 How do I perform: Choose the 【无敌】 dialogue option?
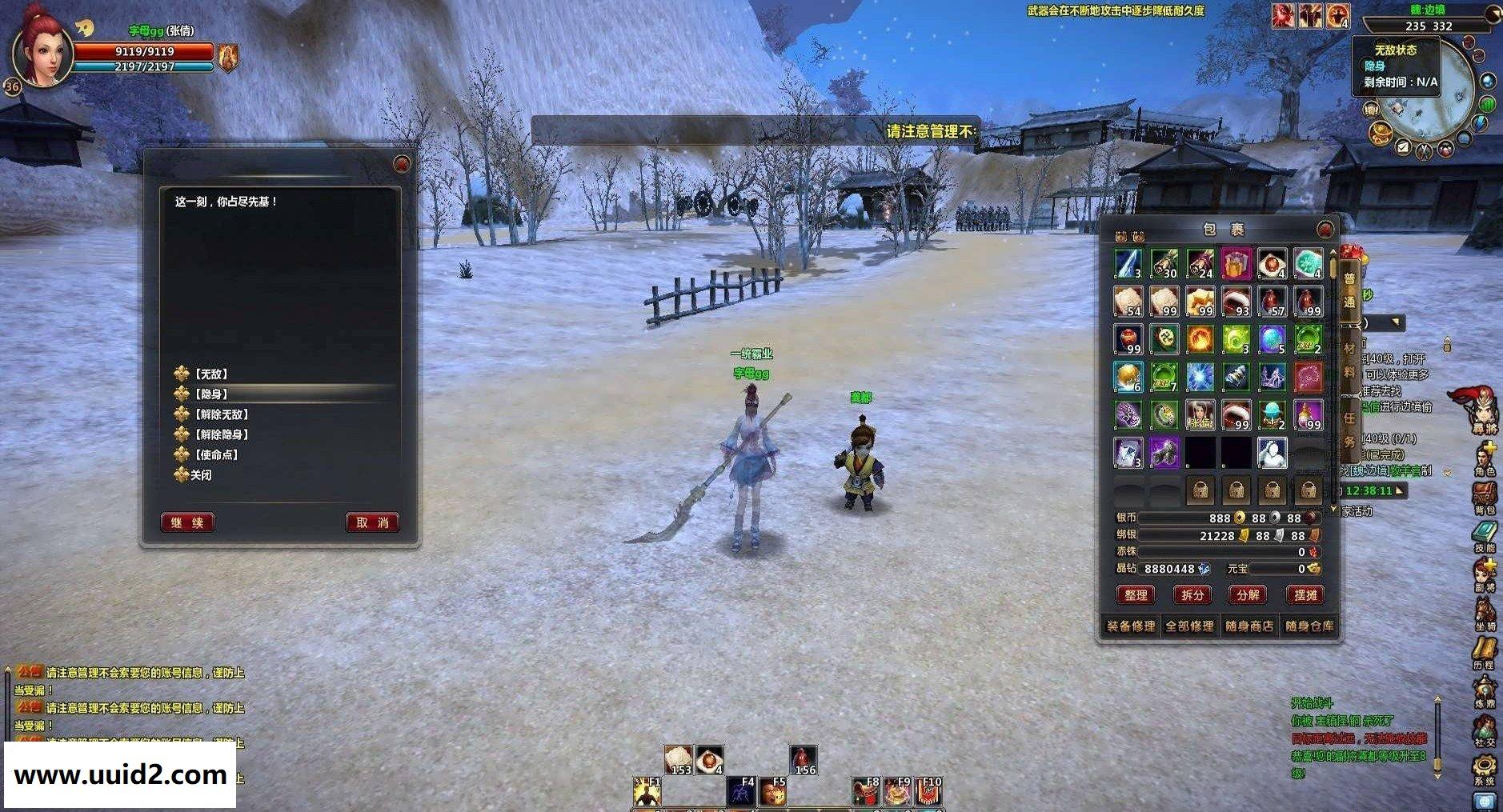pos(211,374)
